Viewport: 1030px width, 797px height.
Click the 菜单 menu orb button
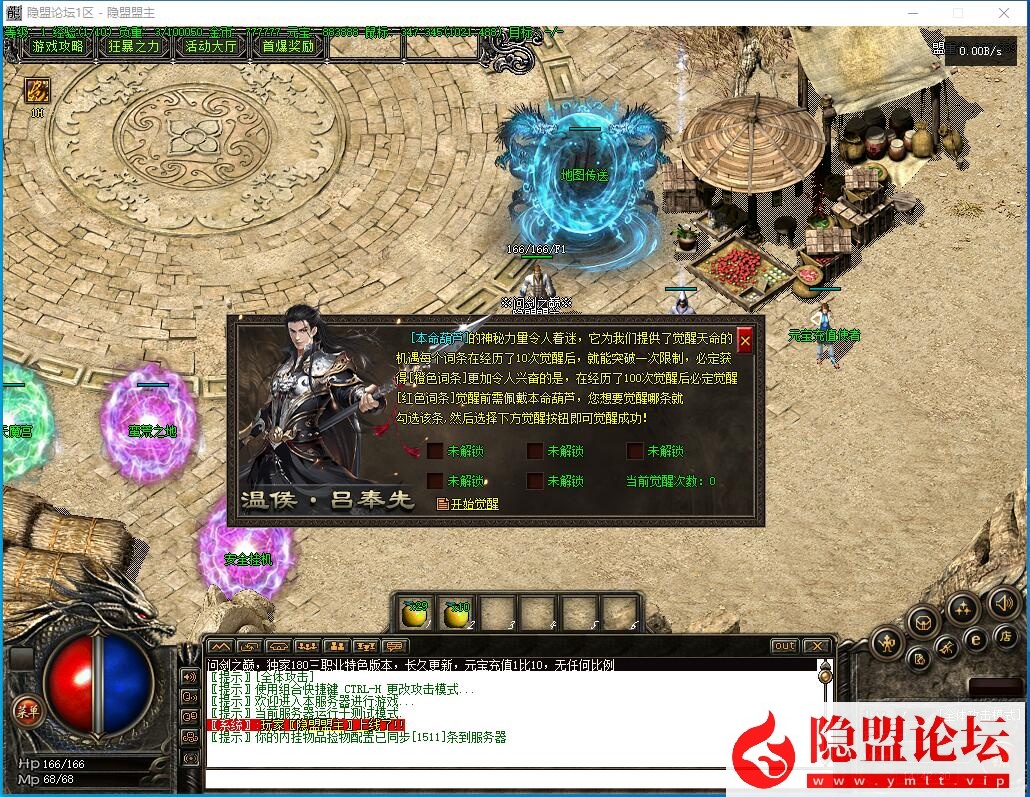pos(28,711)
